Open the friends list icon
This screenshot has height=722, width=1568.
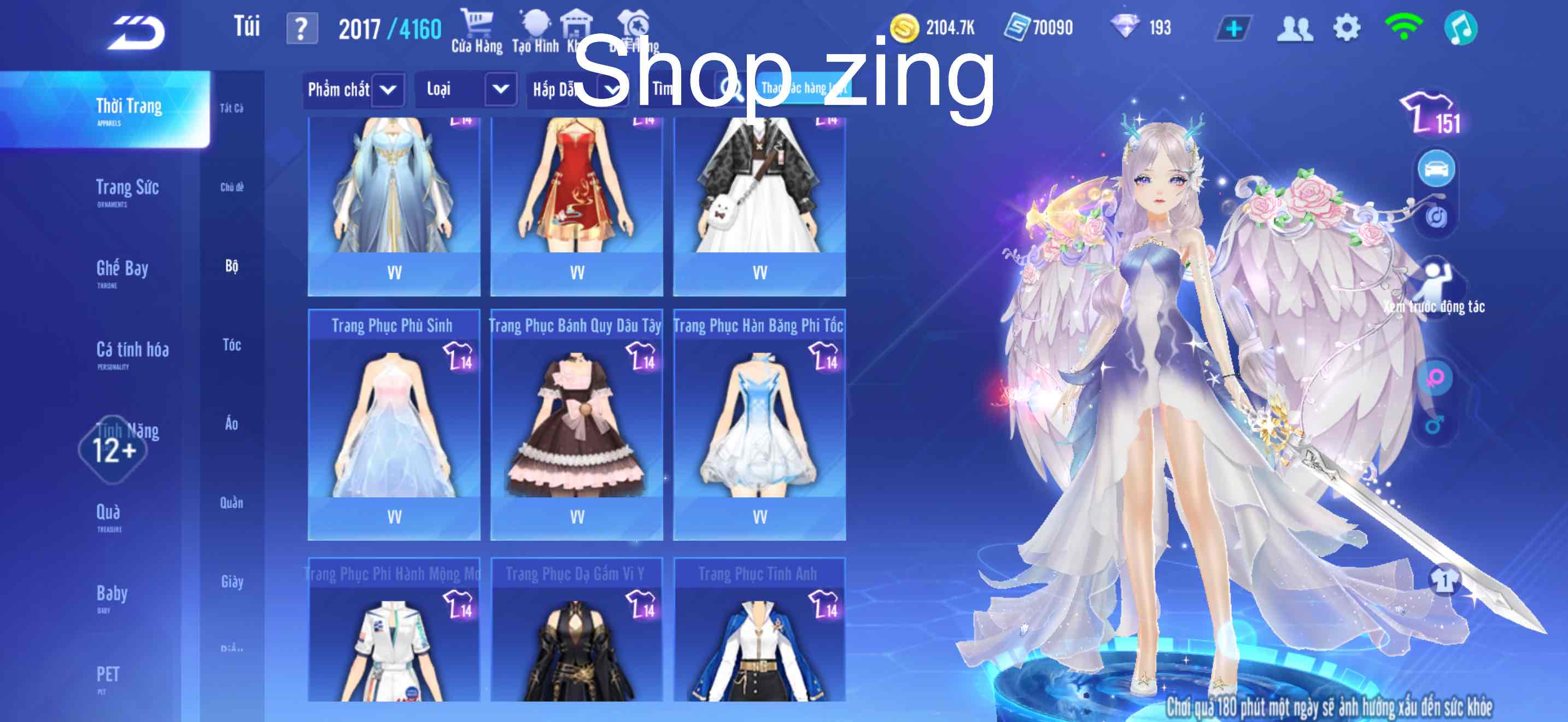tap(1296, 27)
